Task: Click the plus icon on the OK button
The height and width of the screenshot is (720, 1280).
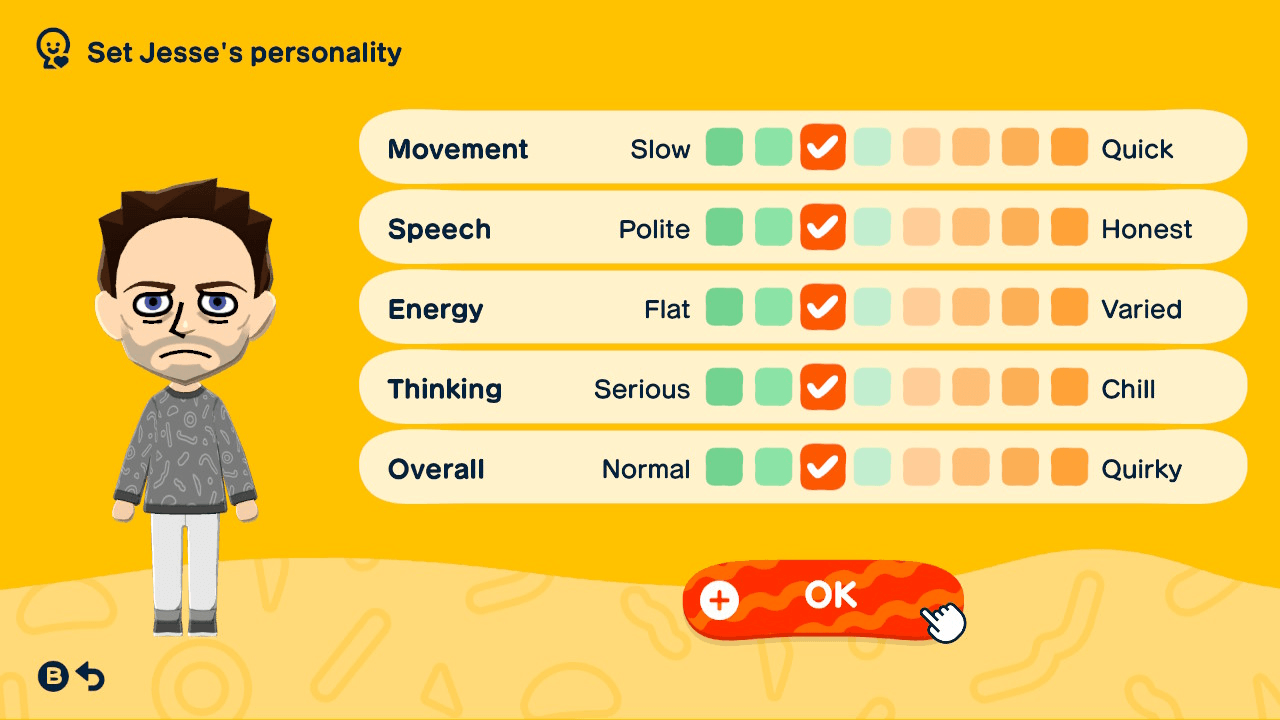Action: point(718,601)
